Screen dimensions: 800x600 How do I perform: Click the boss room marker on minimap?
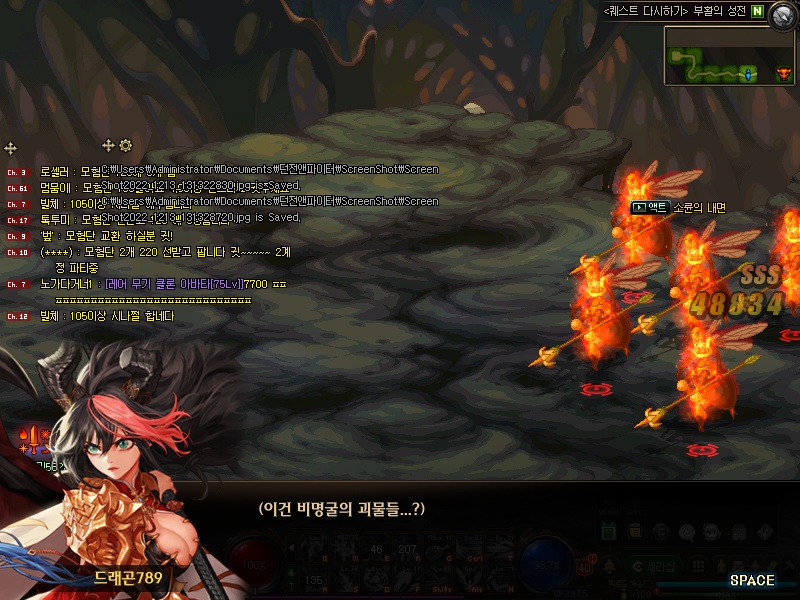(782, 73)
